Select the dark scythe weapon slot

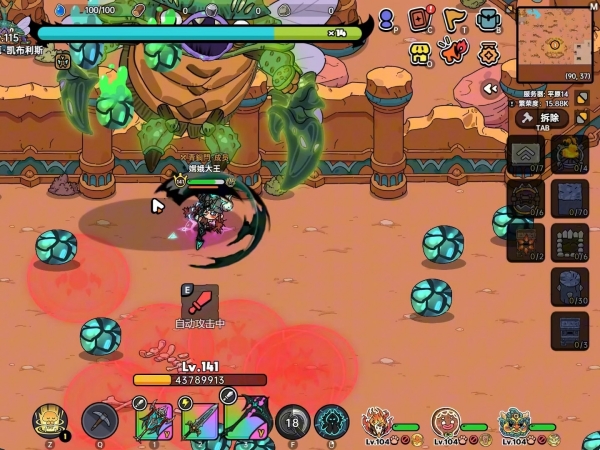[x=246, y=419]
